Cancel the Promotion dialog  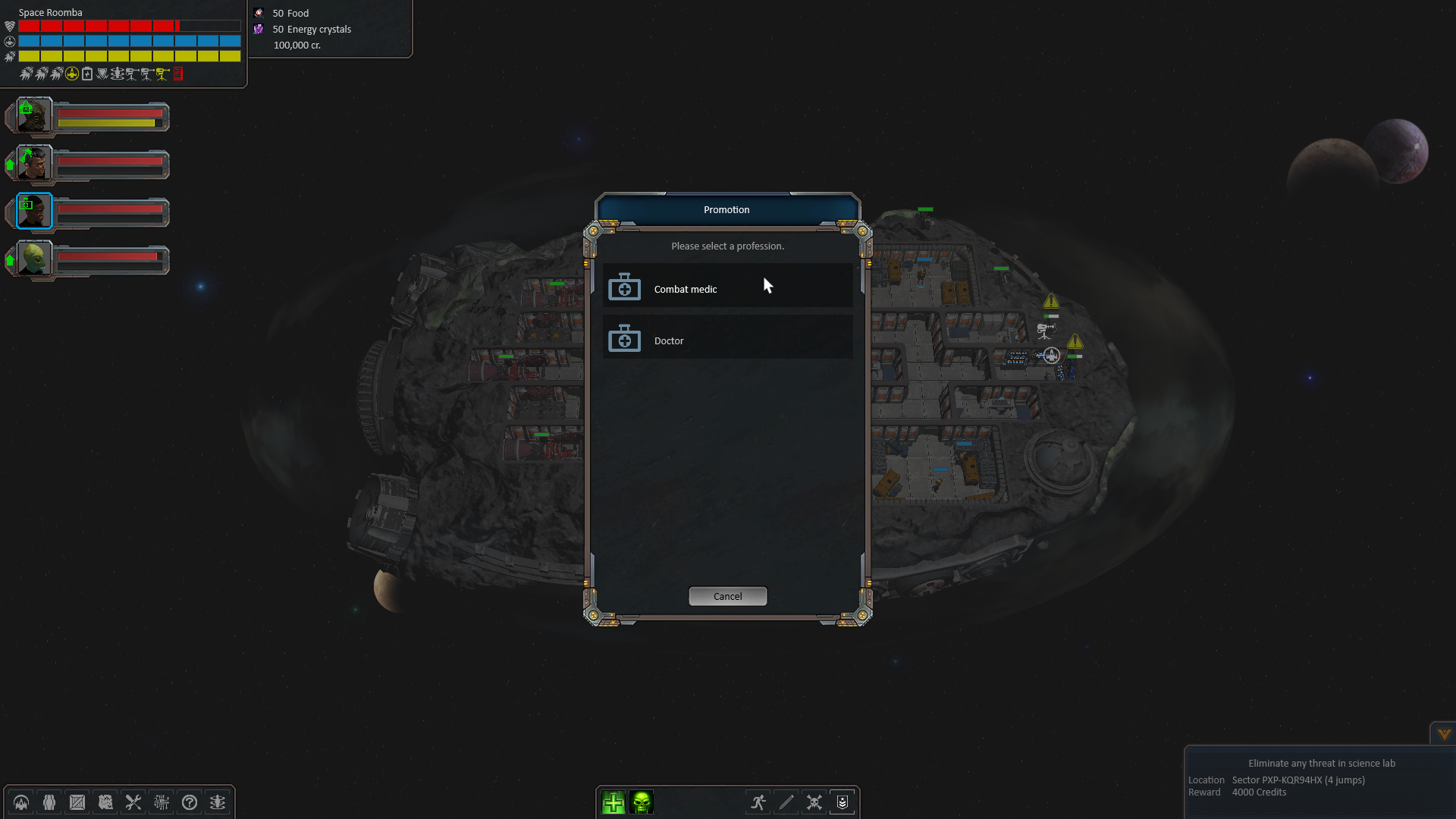pos(727,596)
